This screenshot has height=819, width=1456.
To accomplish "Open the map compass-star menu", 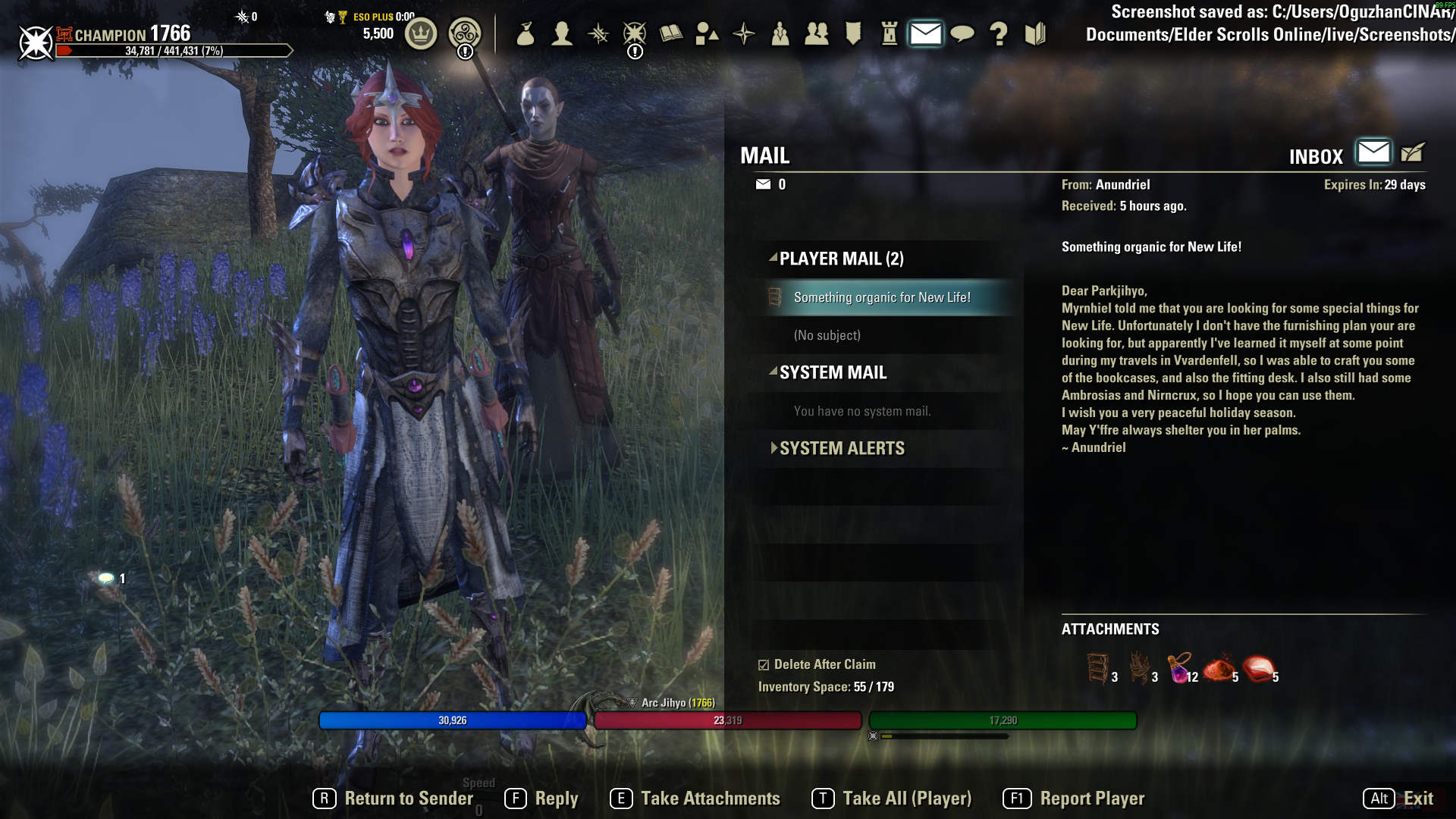I will tap(744, 34).
